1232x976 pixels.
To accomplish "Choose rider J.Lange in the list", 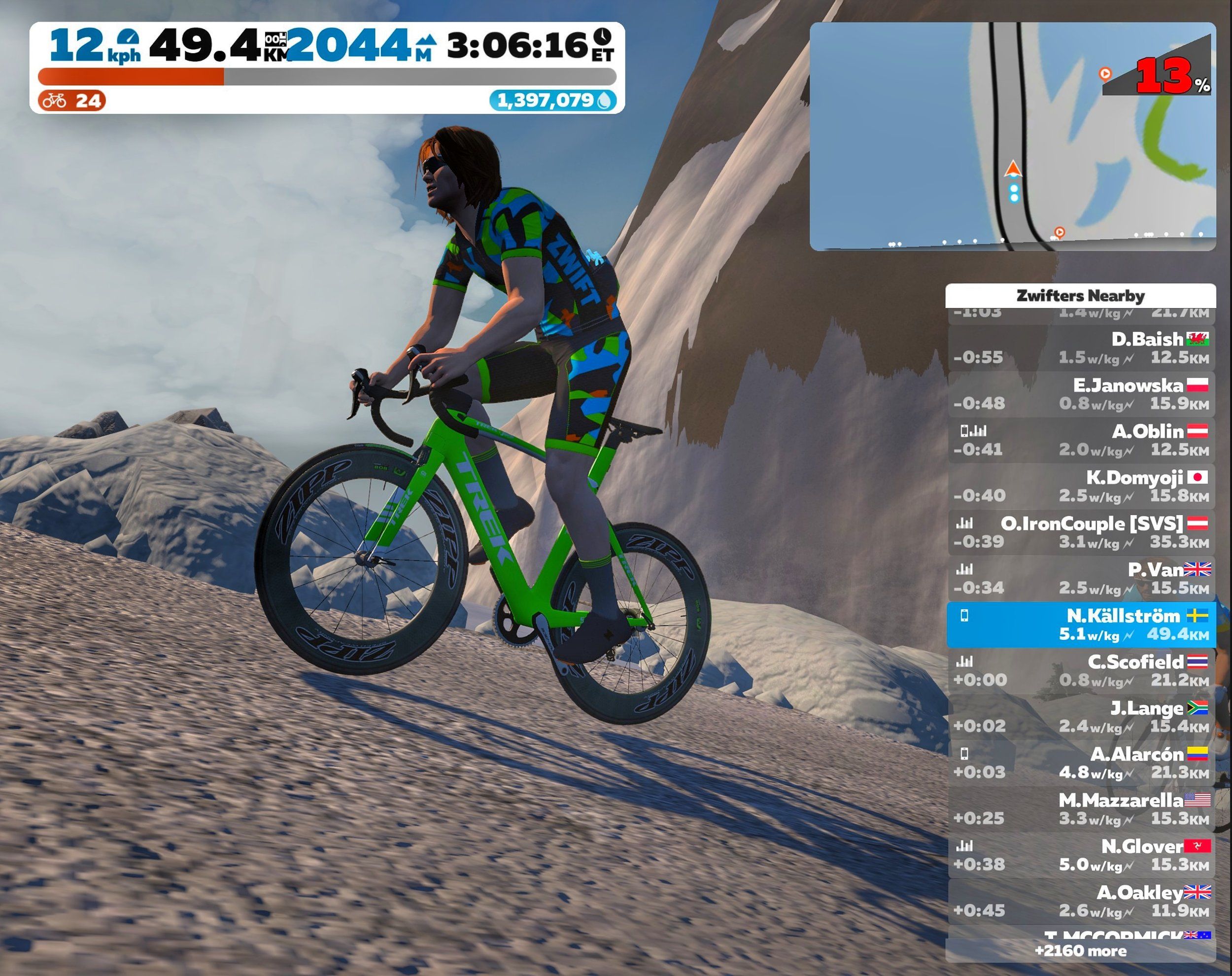I will click(x=1081, y=717).
